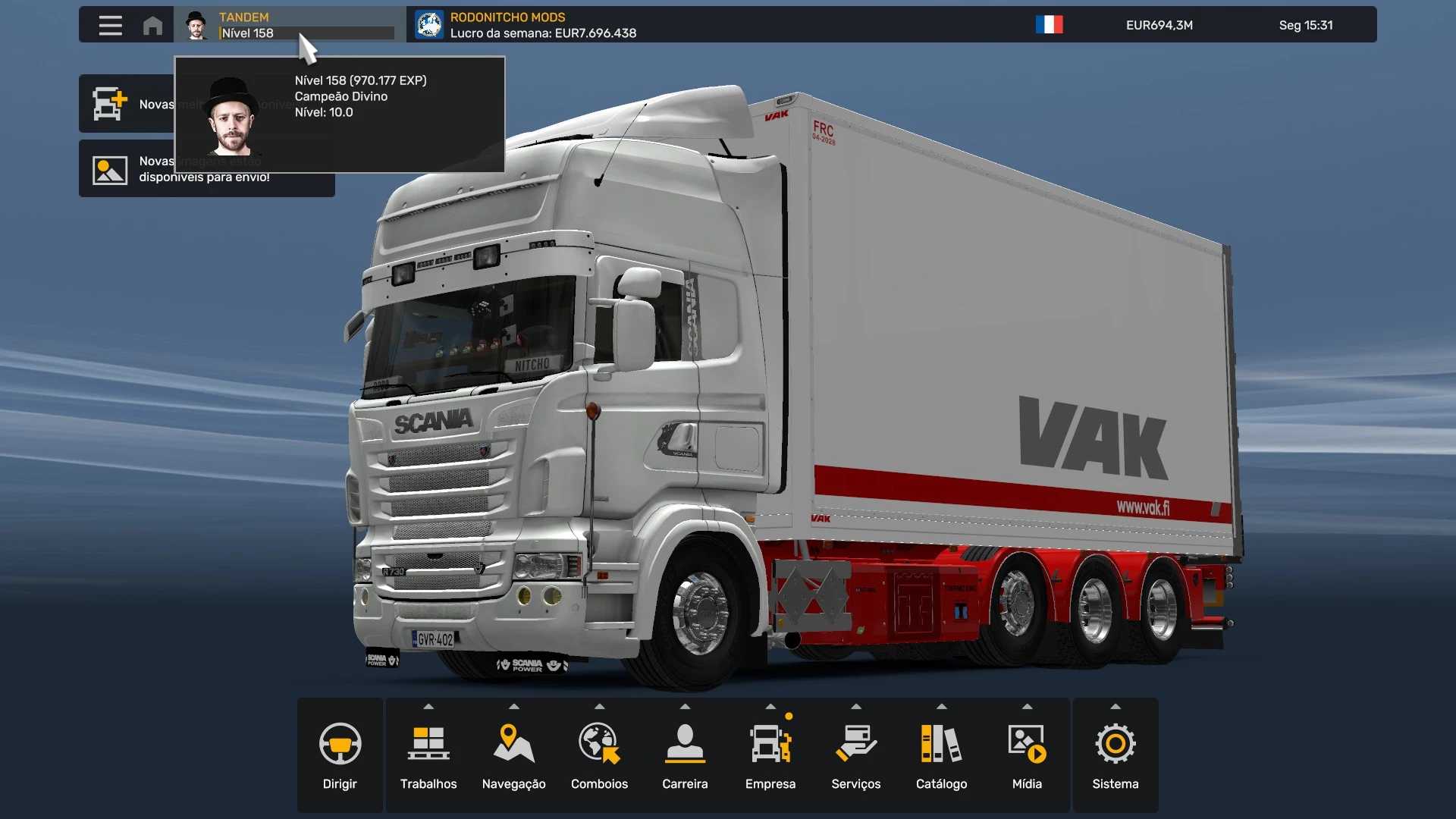The height and width of the screenshot is (819, 1456).
Task: Check the EUR694,3M bank balance
Action: [1159, 25]
